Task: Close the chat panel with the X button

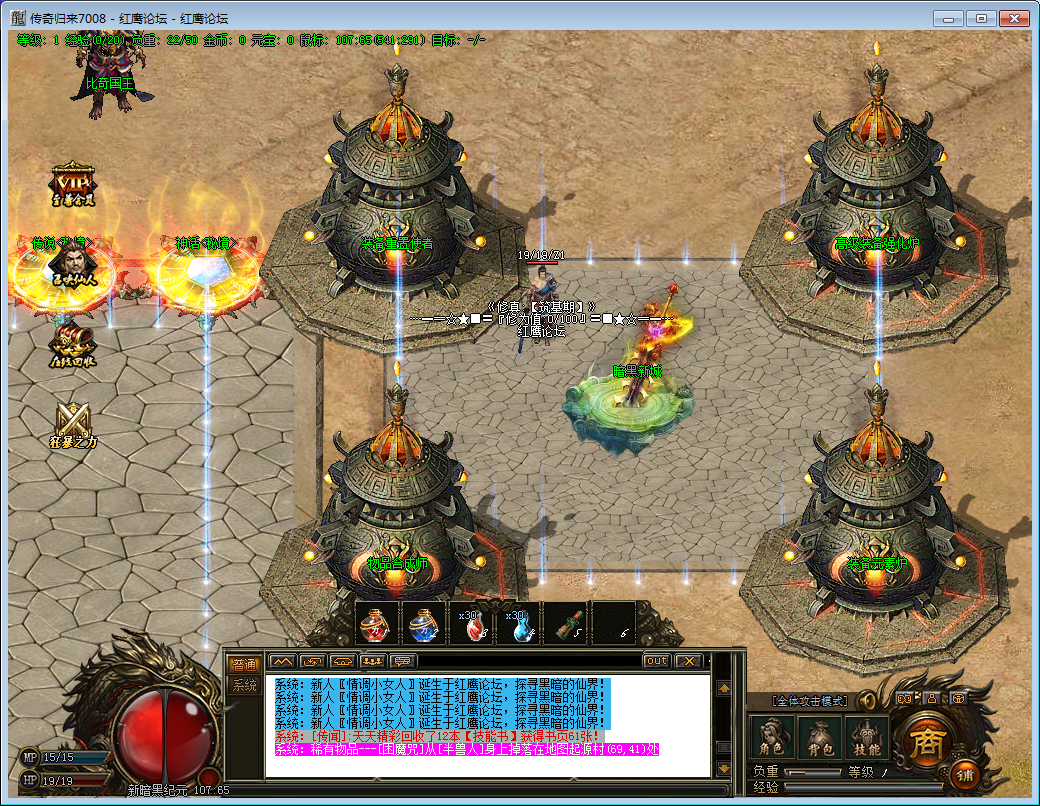Action: [688, 661]
